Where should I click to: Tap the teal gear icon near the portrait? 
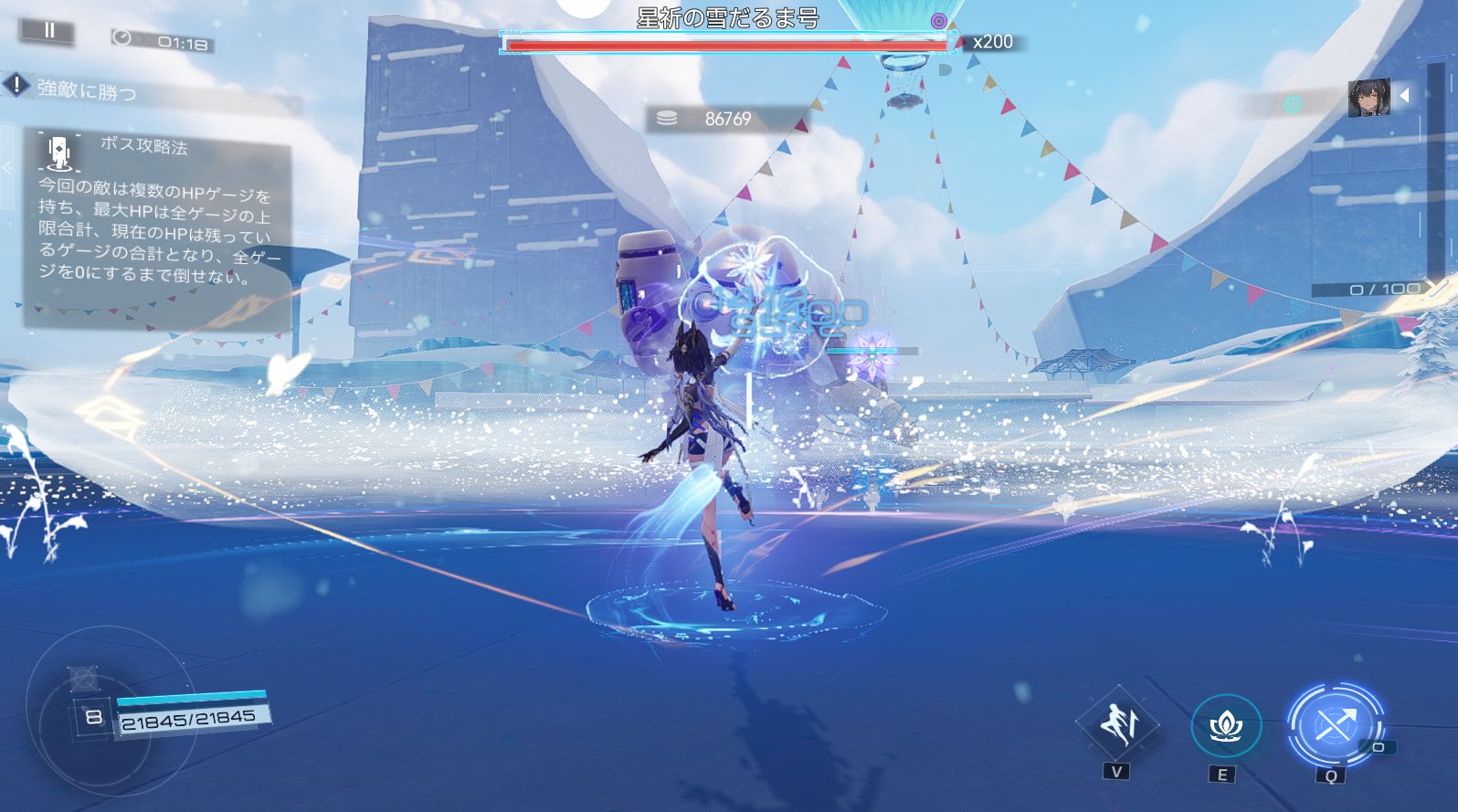(x=1292, y=104)
